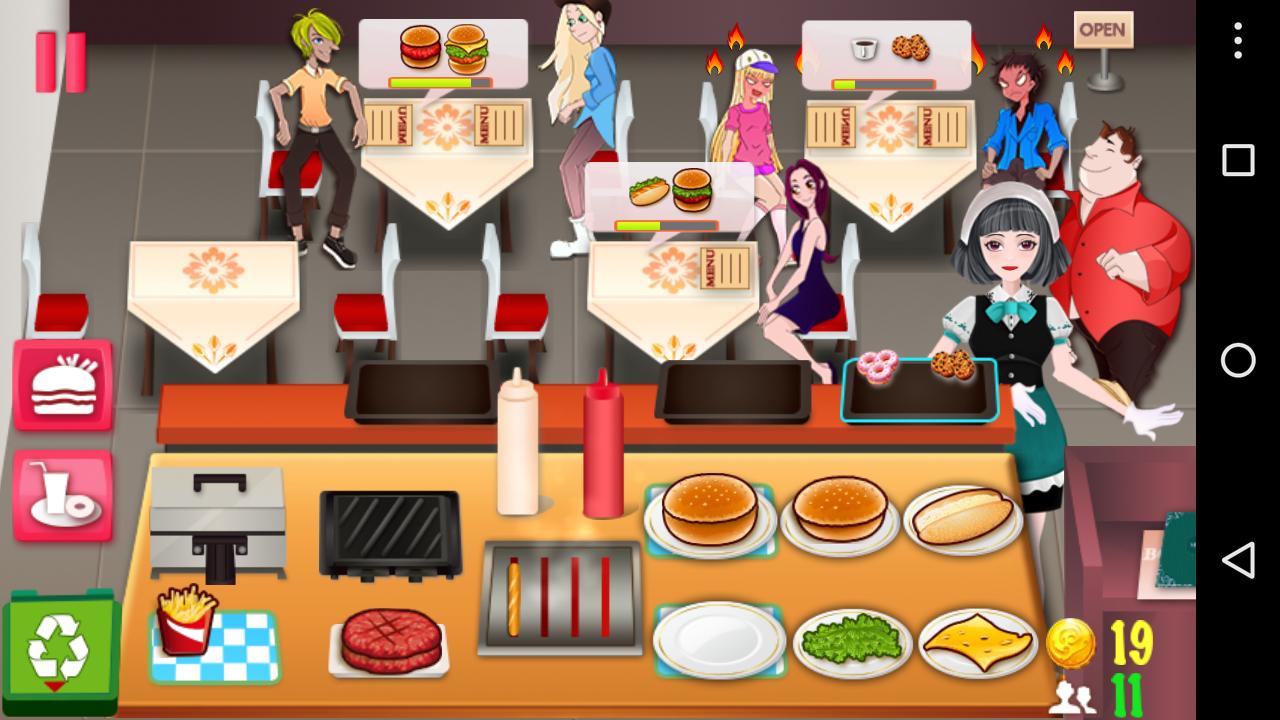The image size is (1280, 720).
Task: Pick up the french fries
Action: pos(188,618)
